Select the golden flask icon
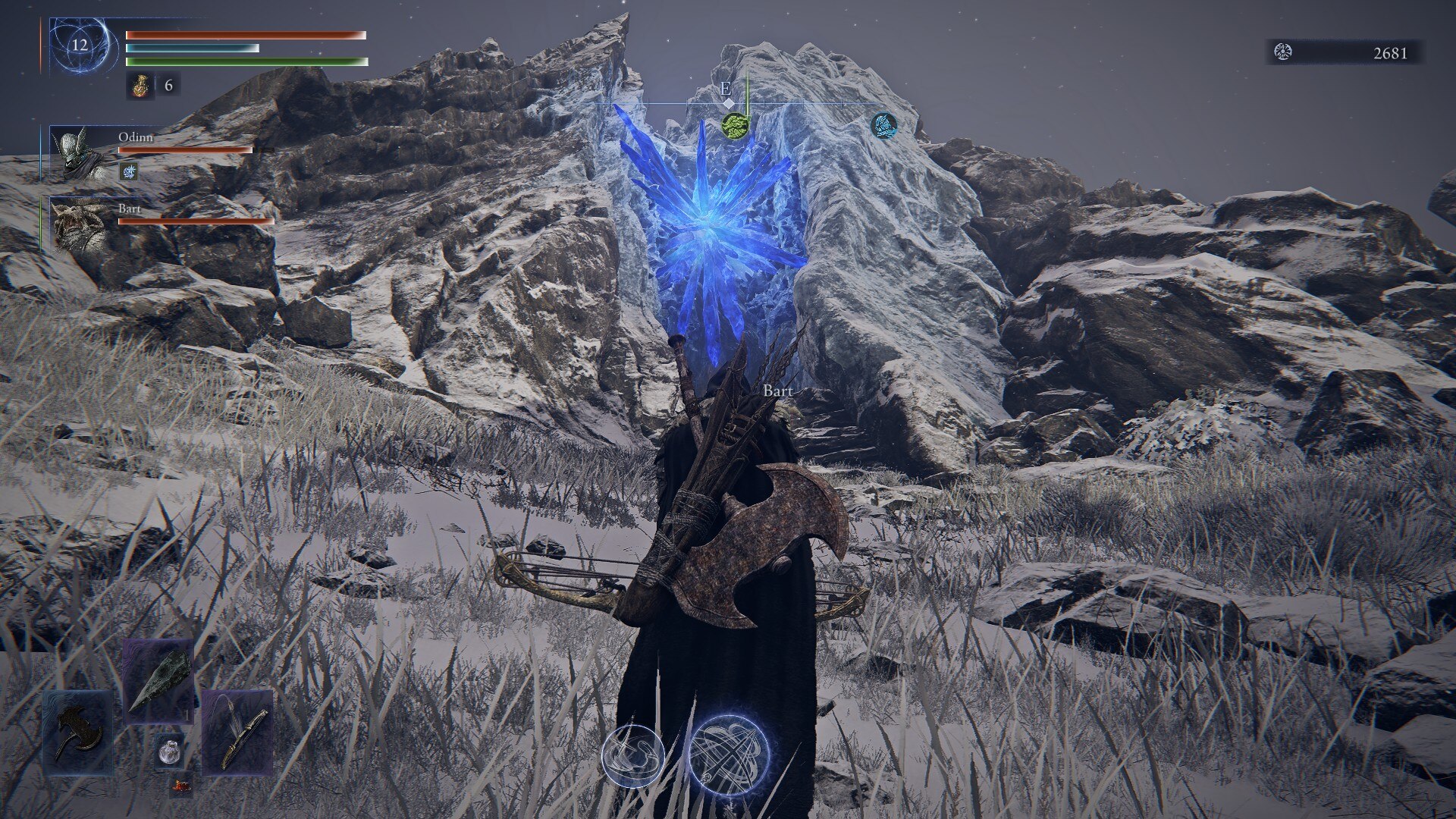The height and width of the screenshot is (819, 1456). [x=140, y=86]
